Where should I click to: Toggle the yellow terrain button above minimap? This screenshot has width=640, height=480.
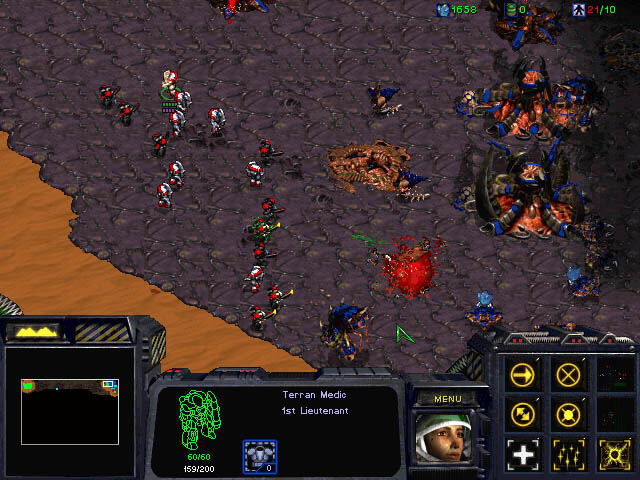click(35, 331)
